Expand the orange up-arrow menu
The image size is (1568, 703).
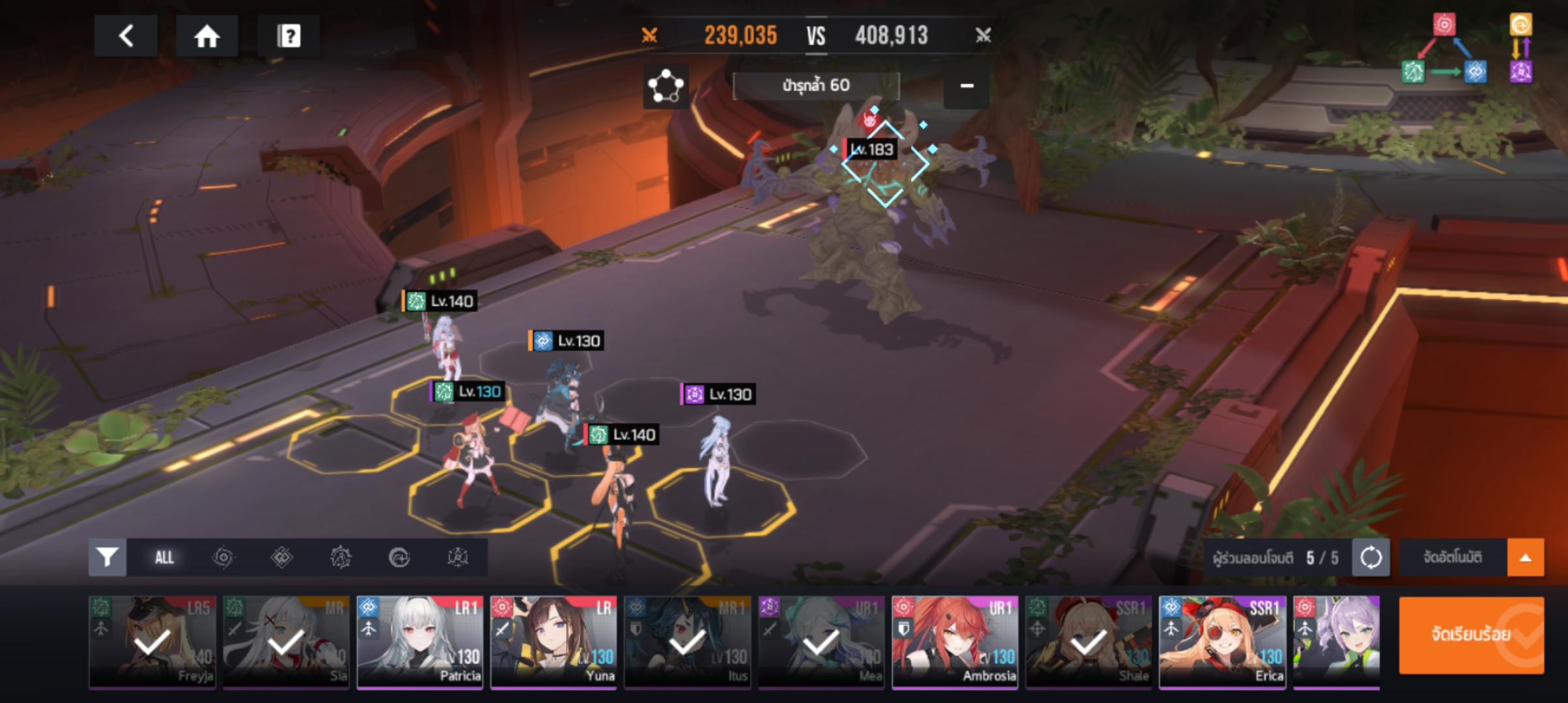click(x=1525, y=557)
